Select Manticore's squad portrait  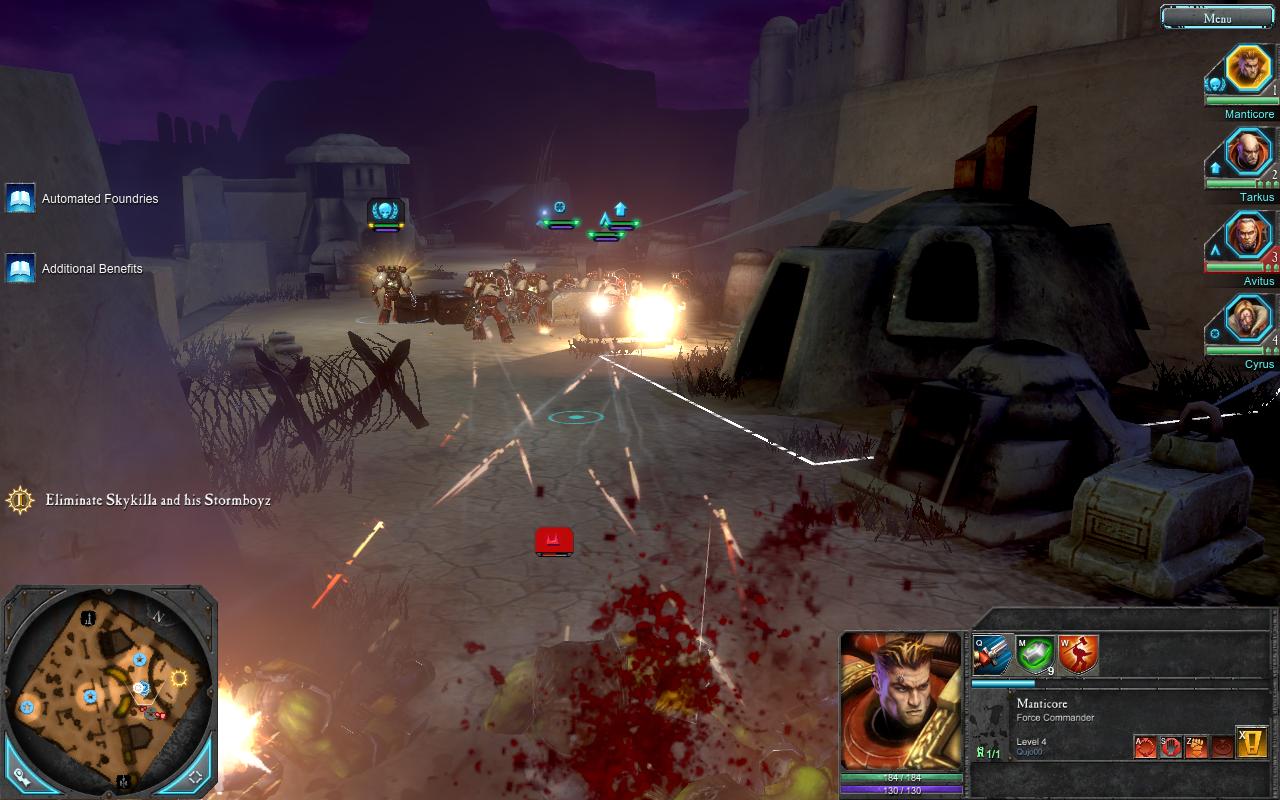pos(1247,69)
